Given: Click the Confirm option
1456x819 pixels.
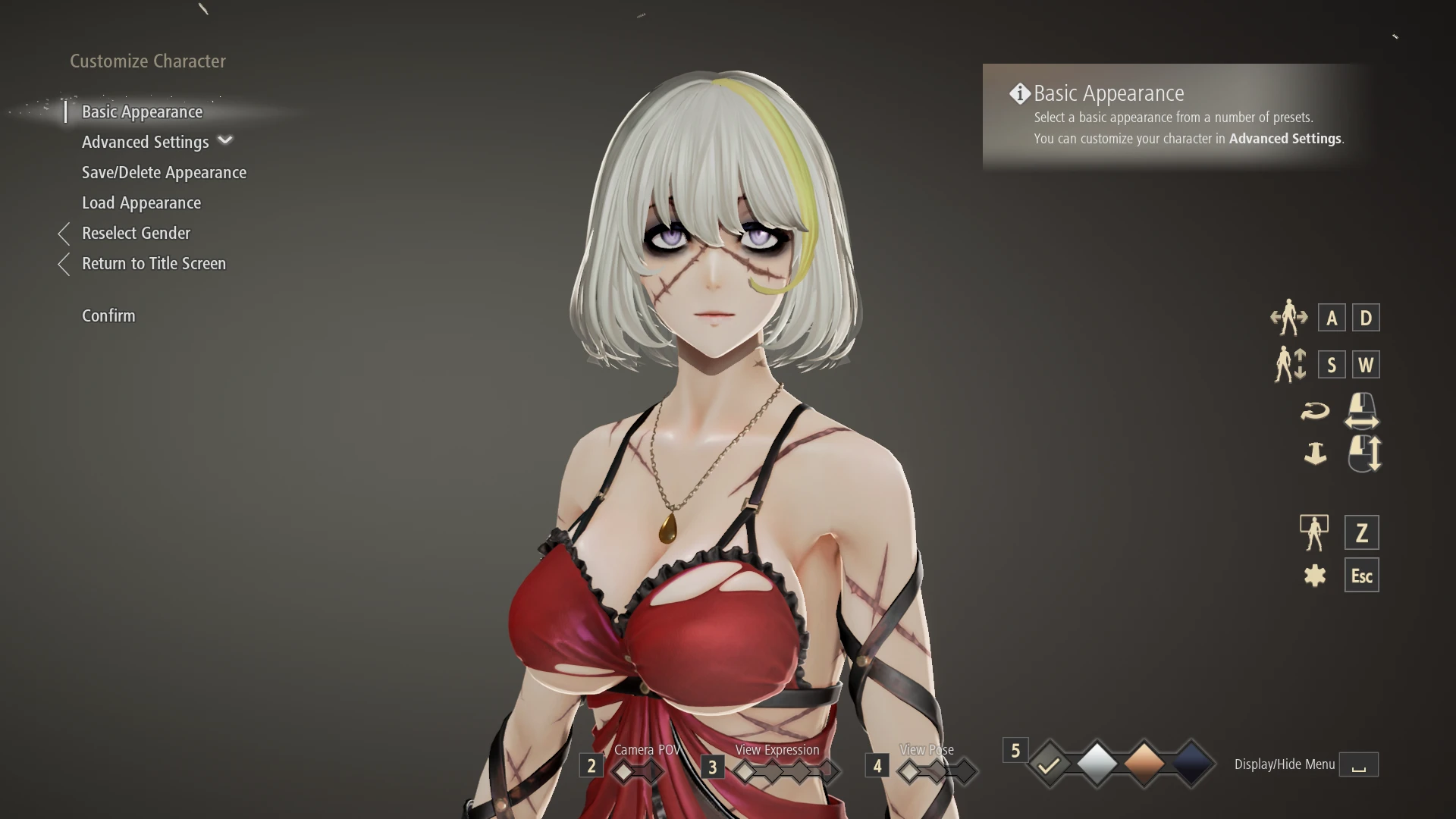Looking at the screenshot, I should pos(108,315).
